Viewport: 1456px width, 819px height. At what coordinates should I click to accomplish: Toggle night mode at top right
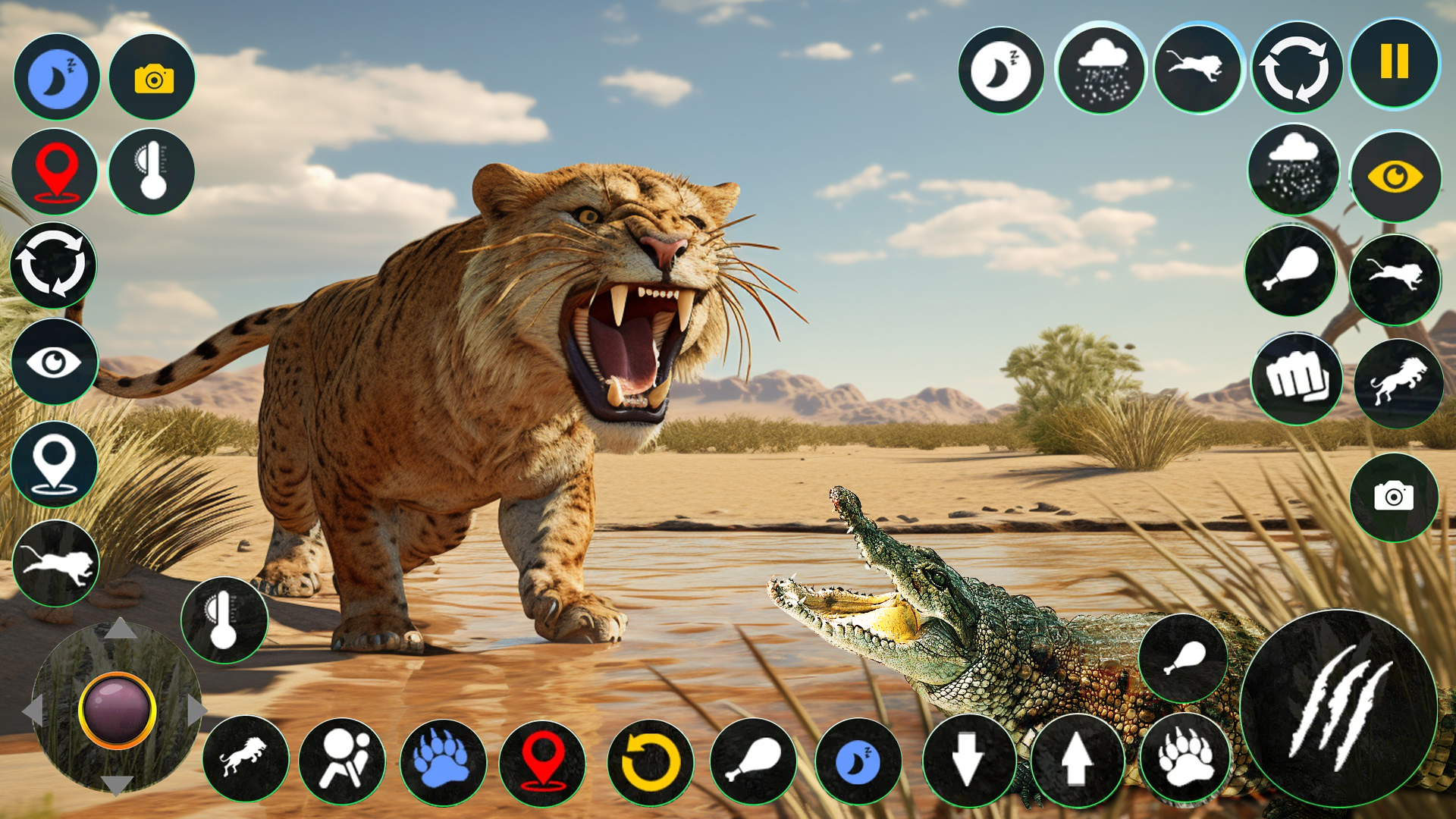[1003, 69]
